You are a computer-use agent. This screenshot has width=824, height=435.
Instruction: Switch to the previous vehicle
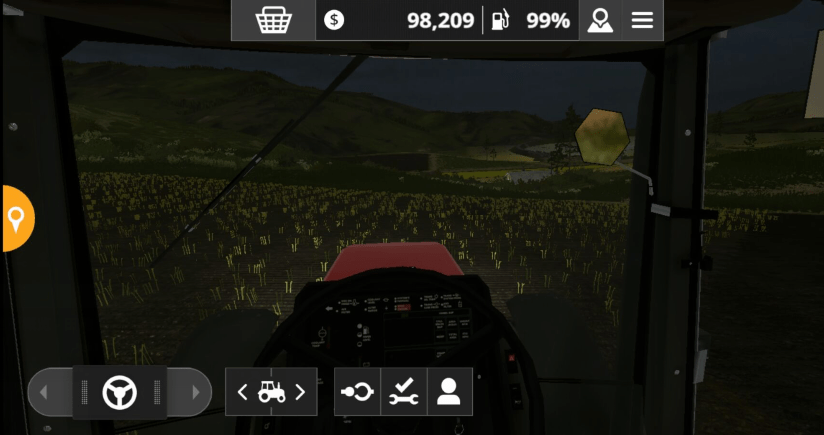click(243, 392)
